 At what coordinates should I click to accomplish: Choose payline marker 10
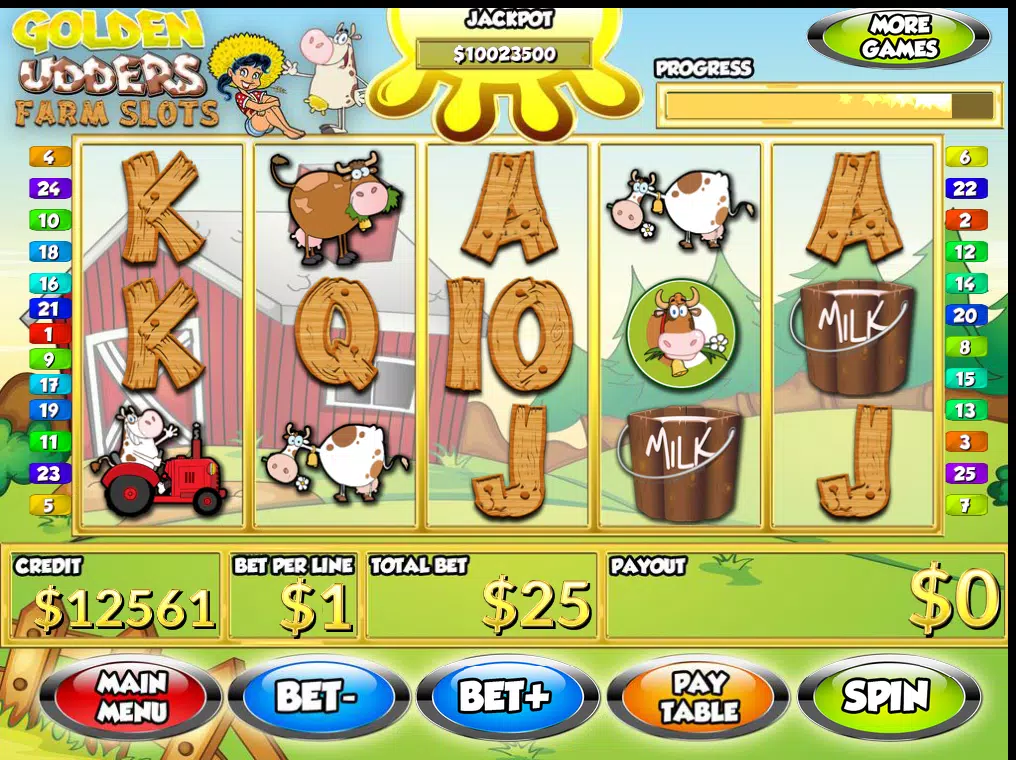49,220
